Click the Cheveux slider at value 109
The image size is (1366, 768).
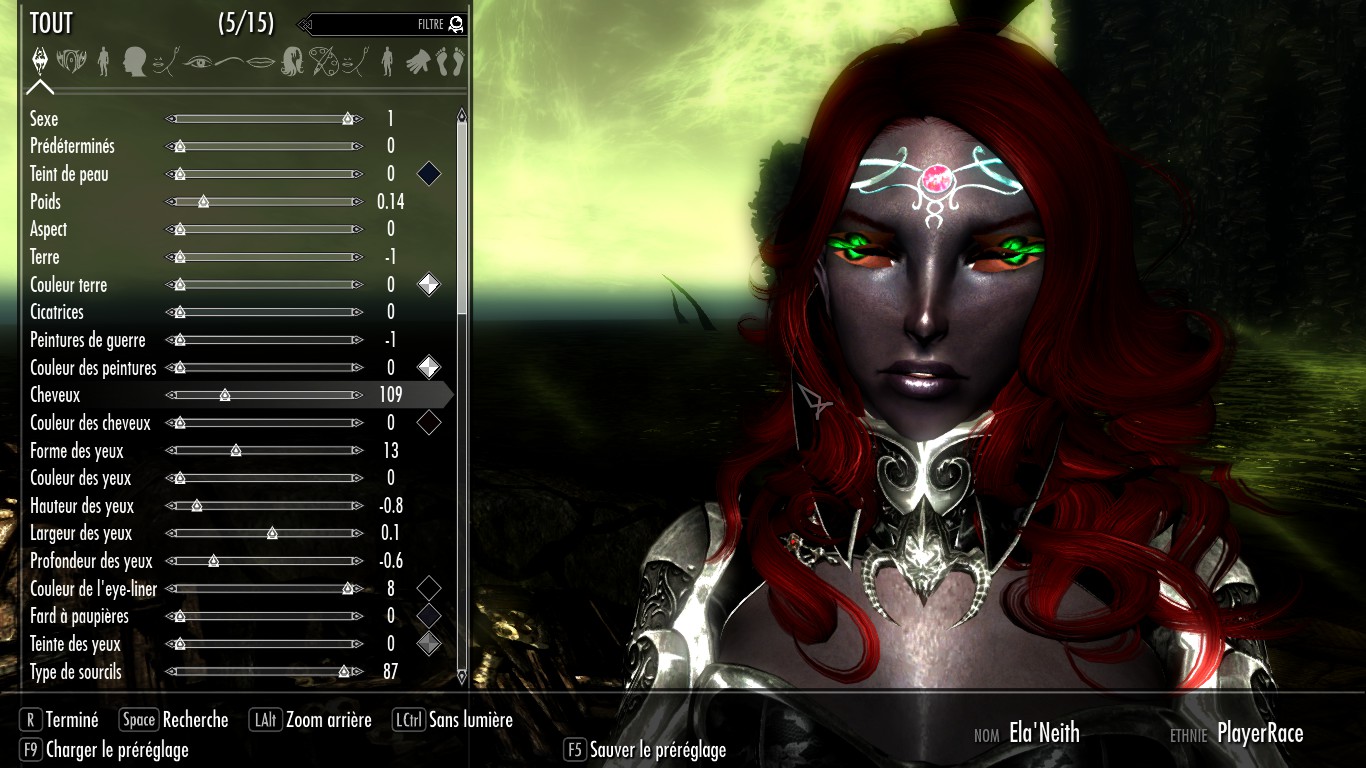click(224, 395)
